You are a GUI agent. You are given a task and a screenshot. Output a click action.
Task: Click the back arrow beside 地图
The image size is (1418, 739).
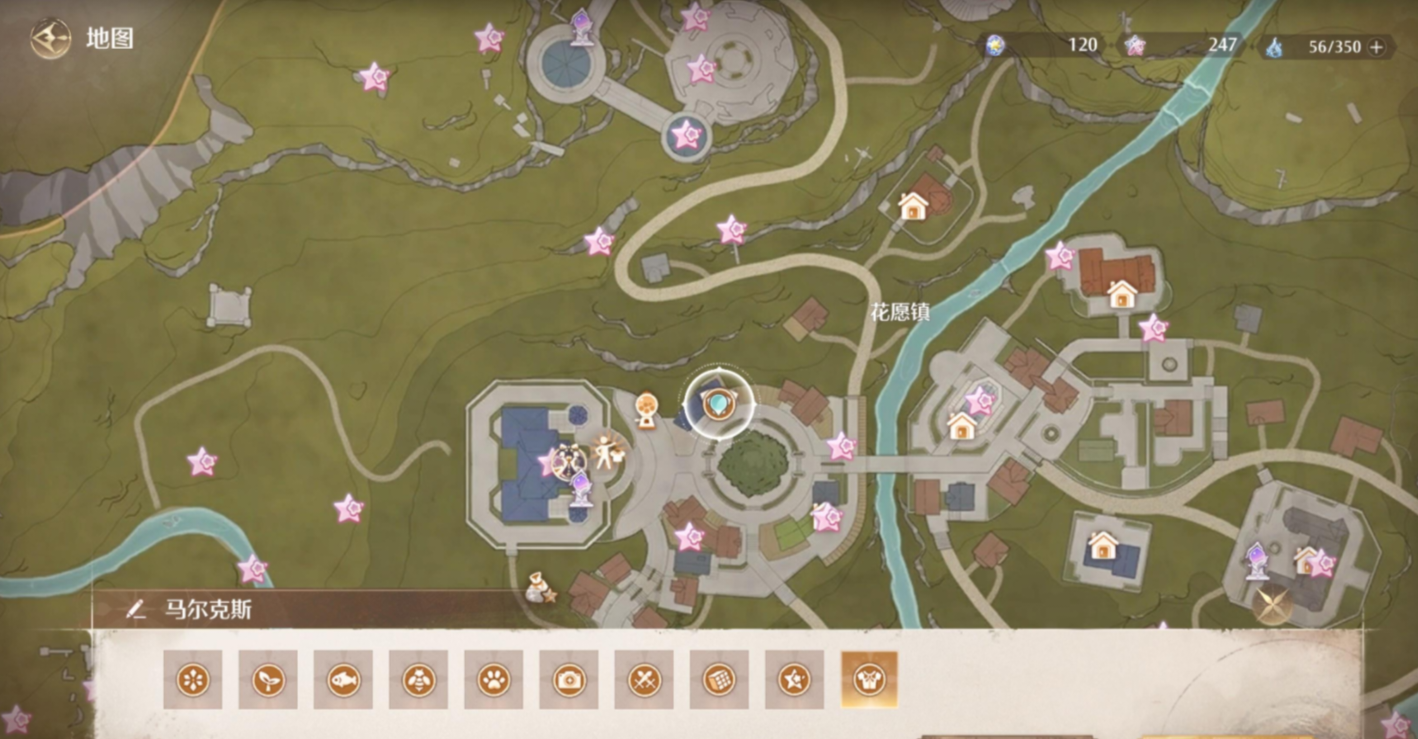click(x=50, y=39)
